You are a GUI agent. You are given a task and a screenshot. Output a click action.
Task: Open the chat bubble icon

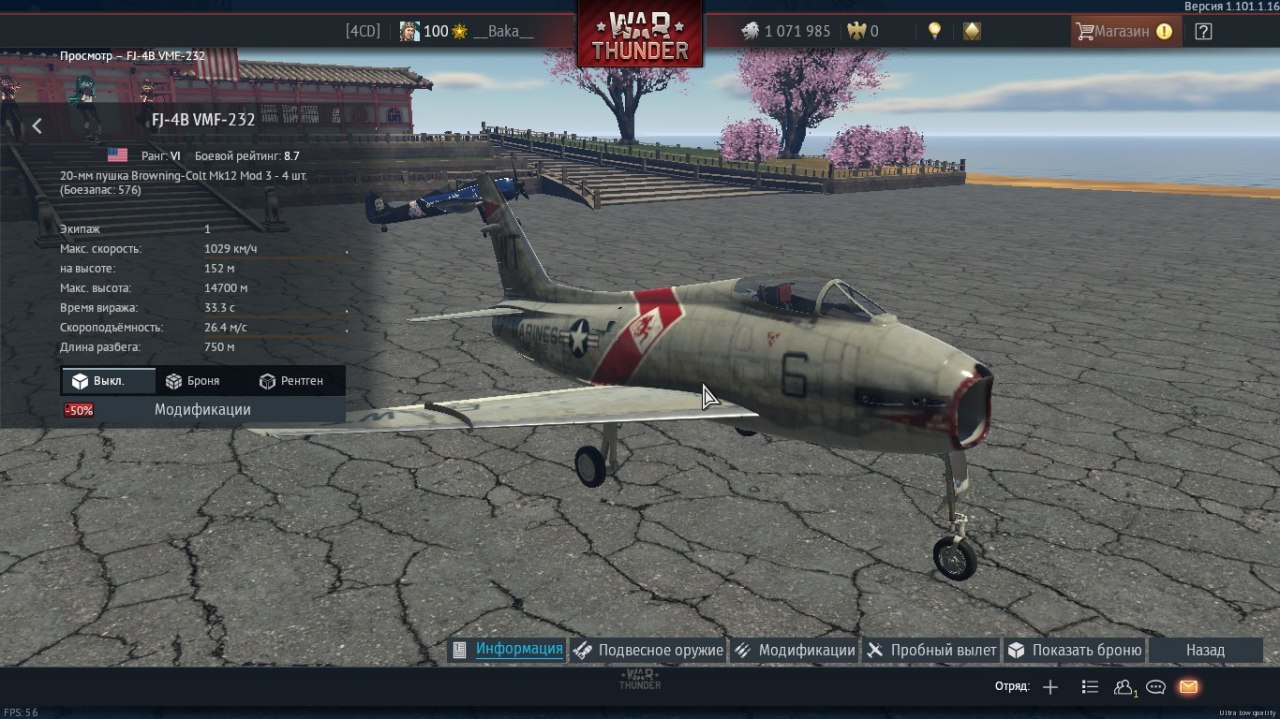coord(1156,687)
